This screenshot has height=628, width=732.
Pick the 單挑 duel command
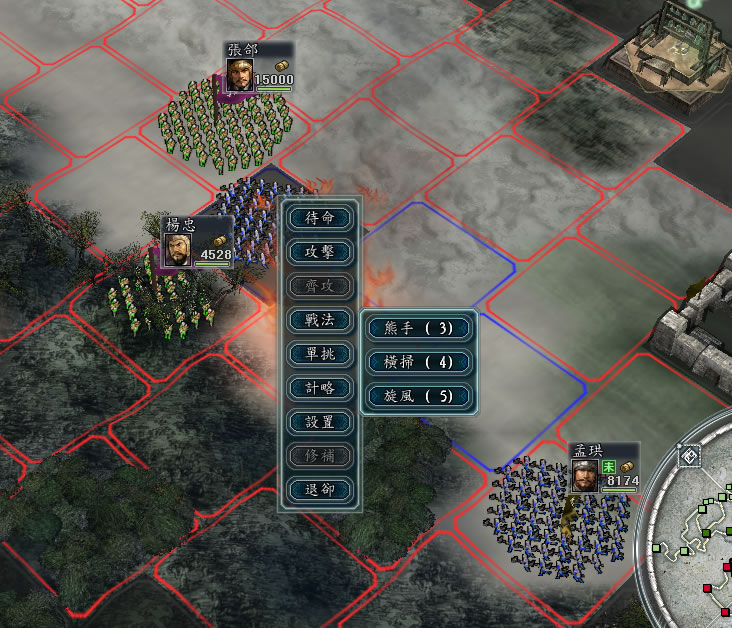pos(319,354)
